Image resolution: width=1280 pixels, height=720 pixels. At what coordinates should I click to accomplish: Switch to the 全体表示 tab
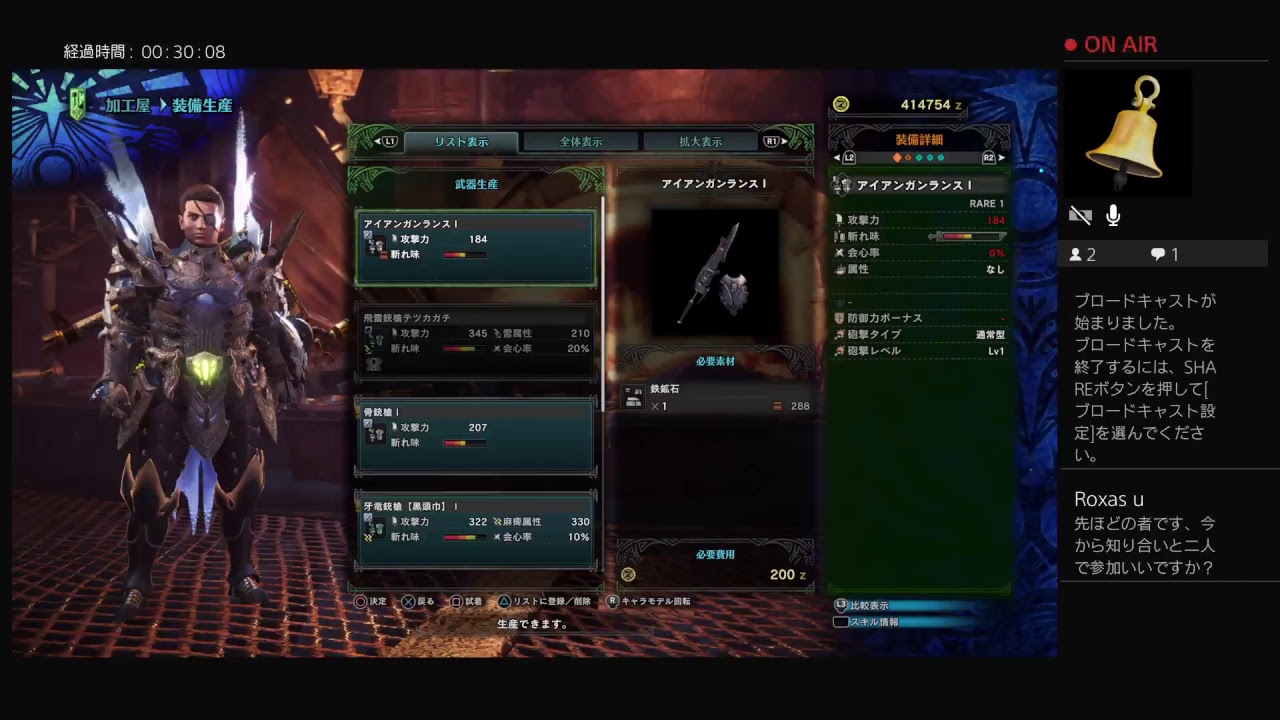click(583, 141)
